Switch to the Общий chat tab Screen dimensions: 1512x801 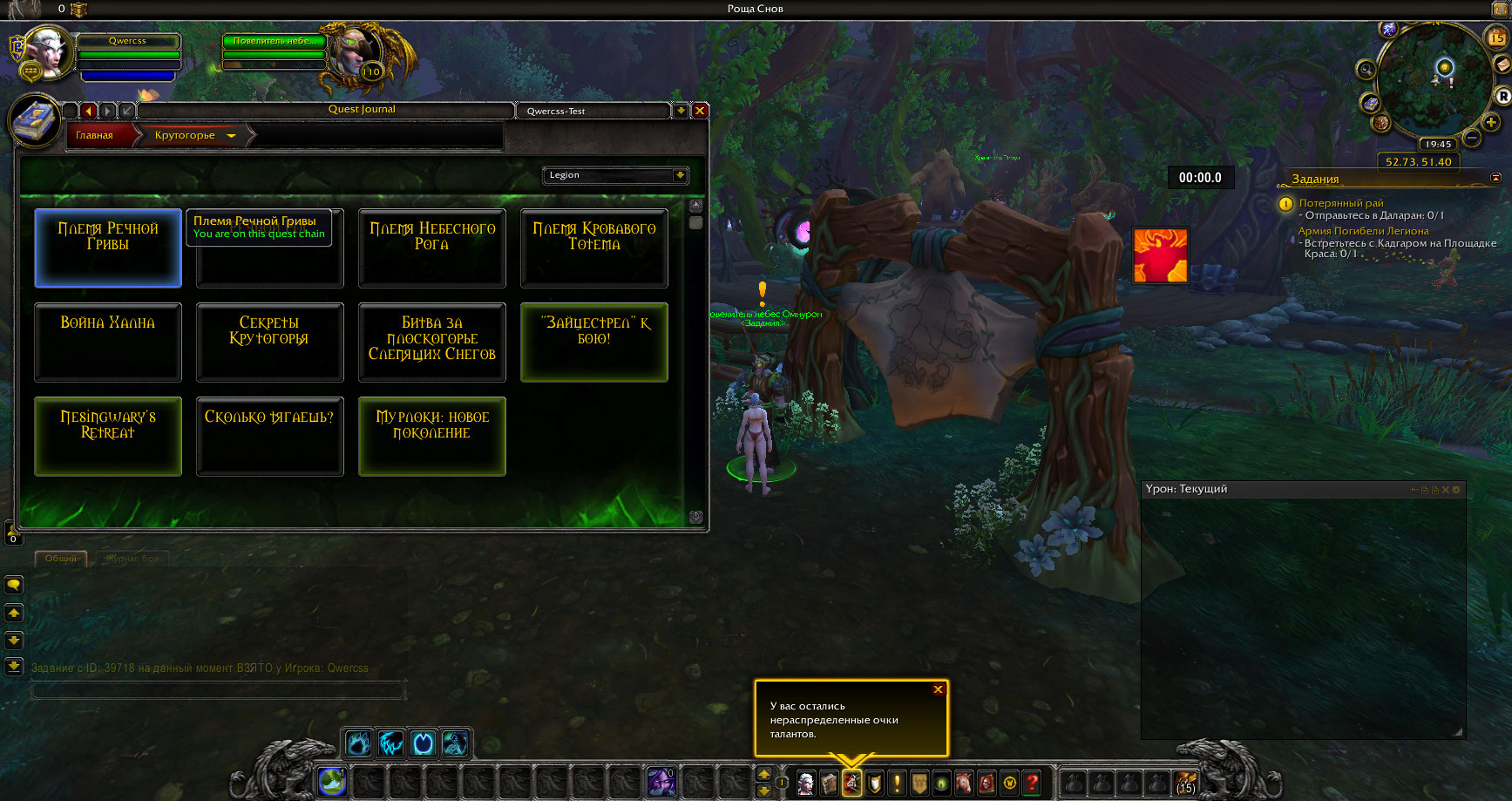61,558
